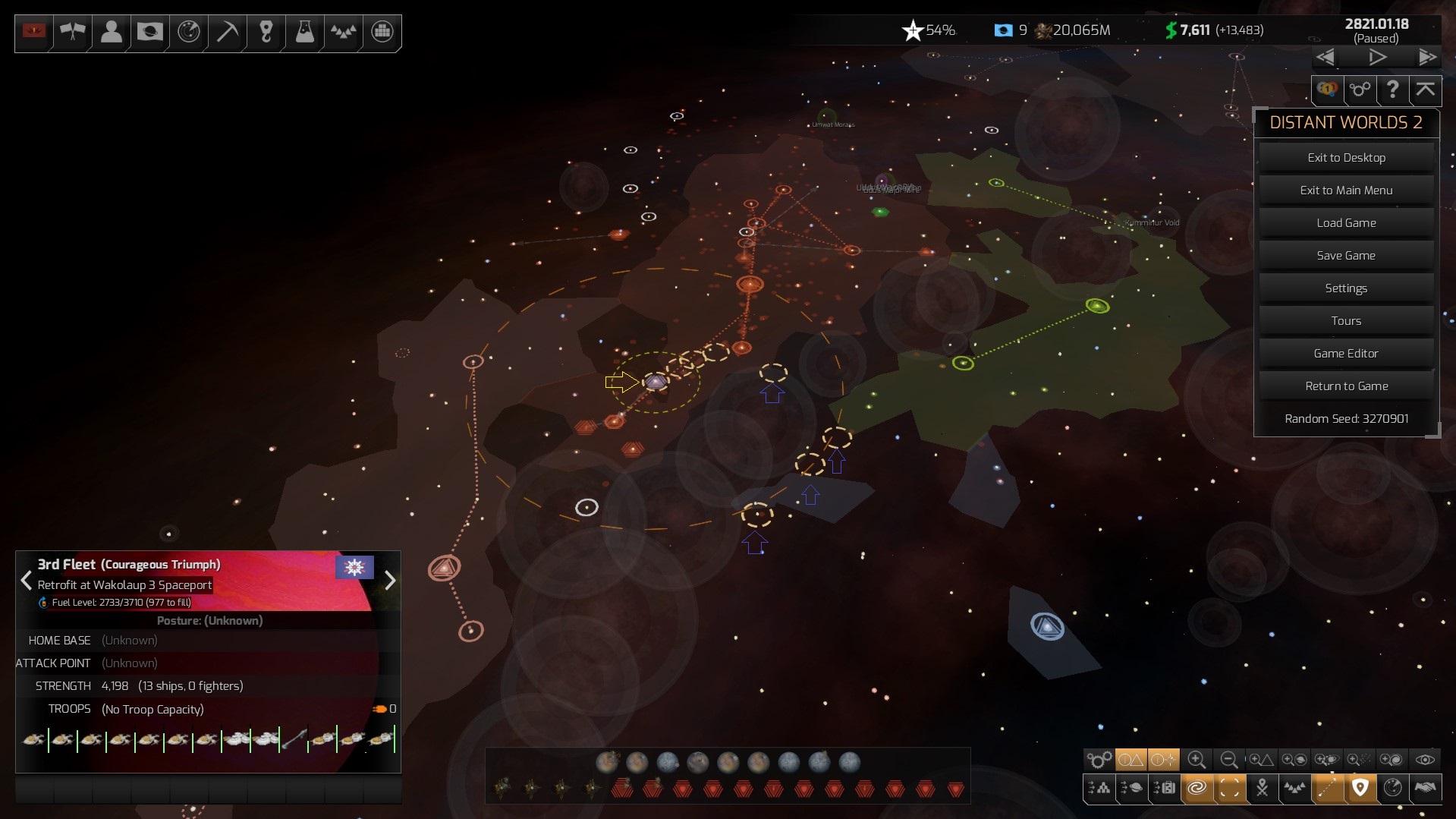This screenshot has width=1456, height=819.
Task: Increase game speed with the fast-forward arrows
Action: 1427,58
